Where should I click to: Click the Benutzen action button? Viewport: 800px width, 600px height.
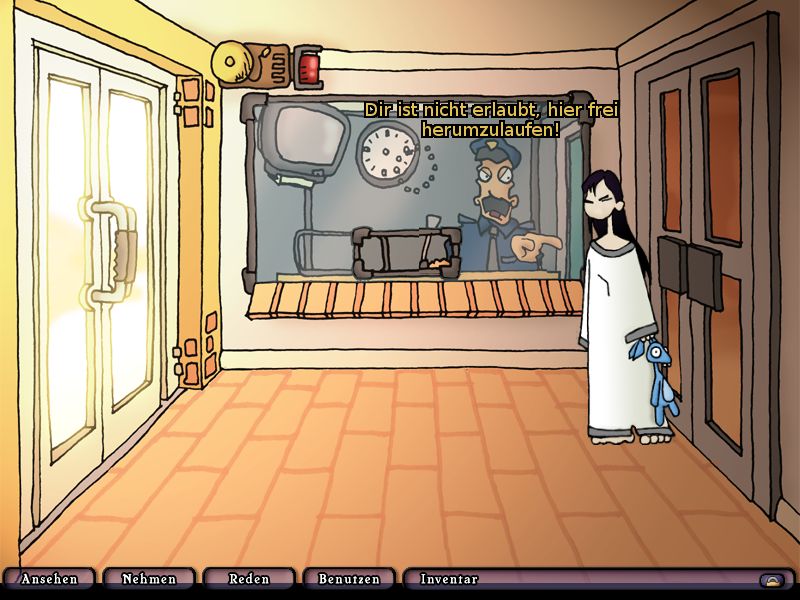[349, 579]
